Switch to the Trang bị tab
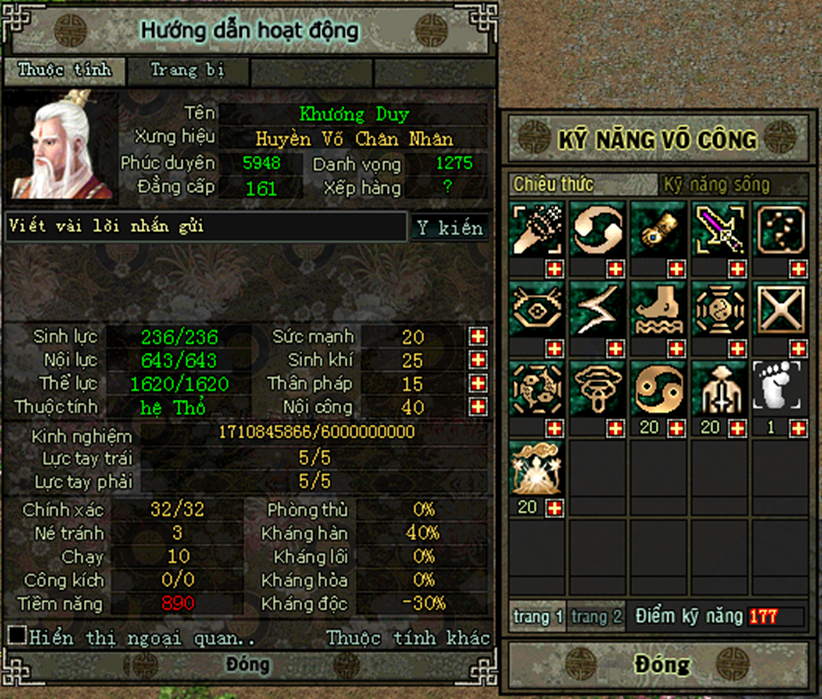Image resolution: width=822 pixels, height=699 pixels. point(187,71)
